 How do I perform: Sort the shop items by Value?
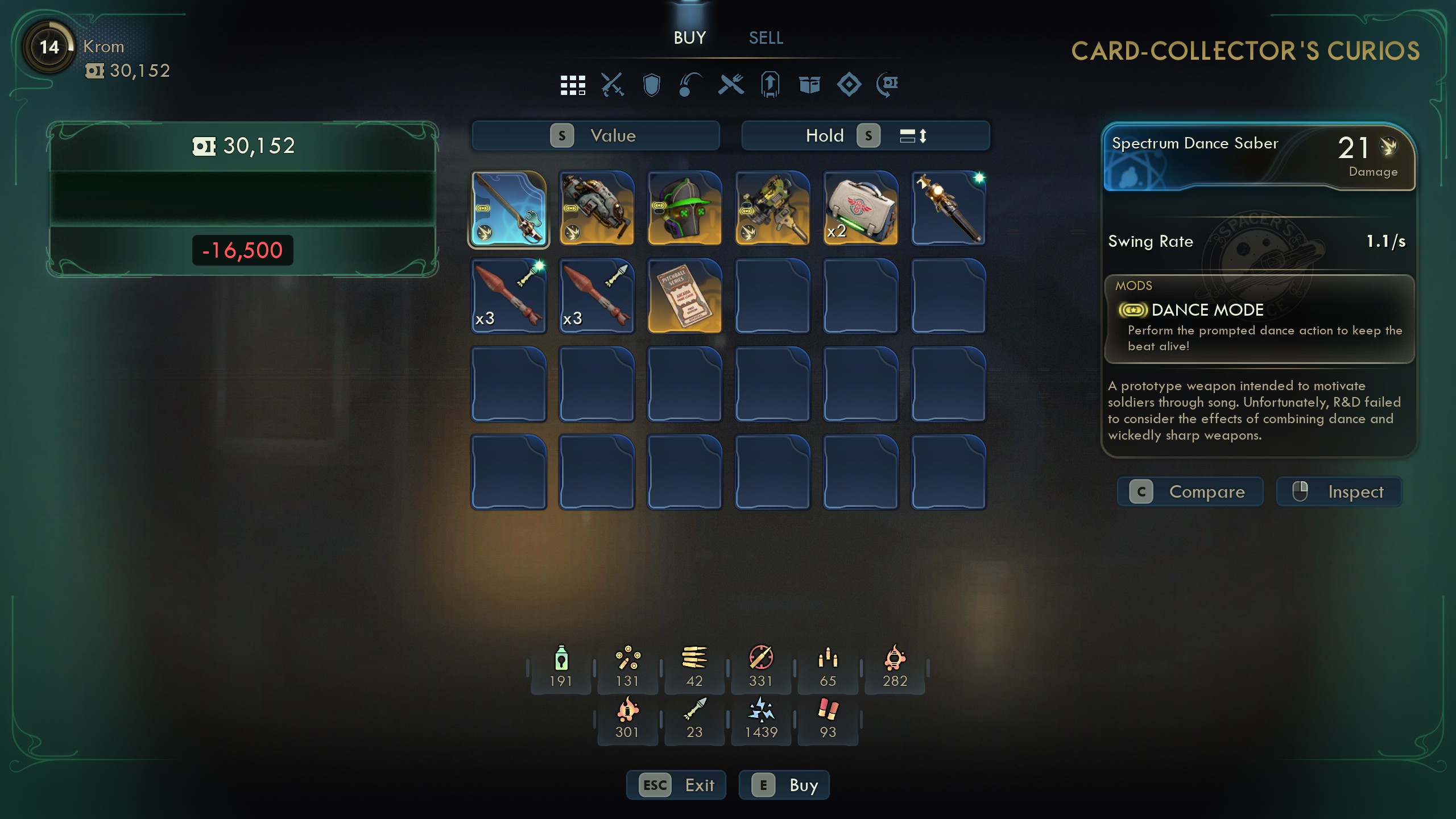coord(595,136)
